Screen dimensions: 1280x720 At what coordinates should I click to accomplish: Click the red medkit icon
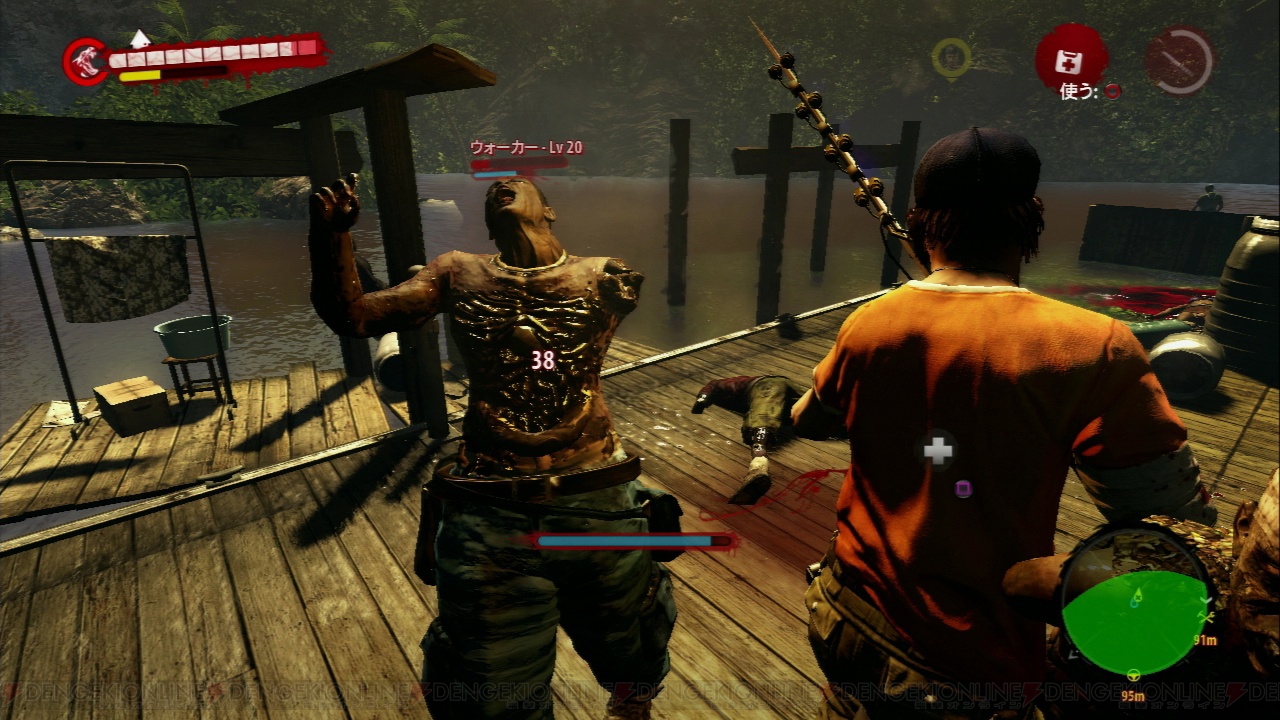click(1071, 56)
